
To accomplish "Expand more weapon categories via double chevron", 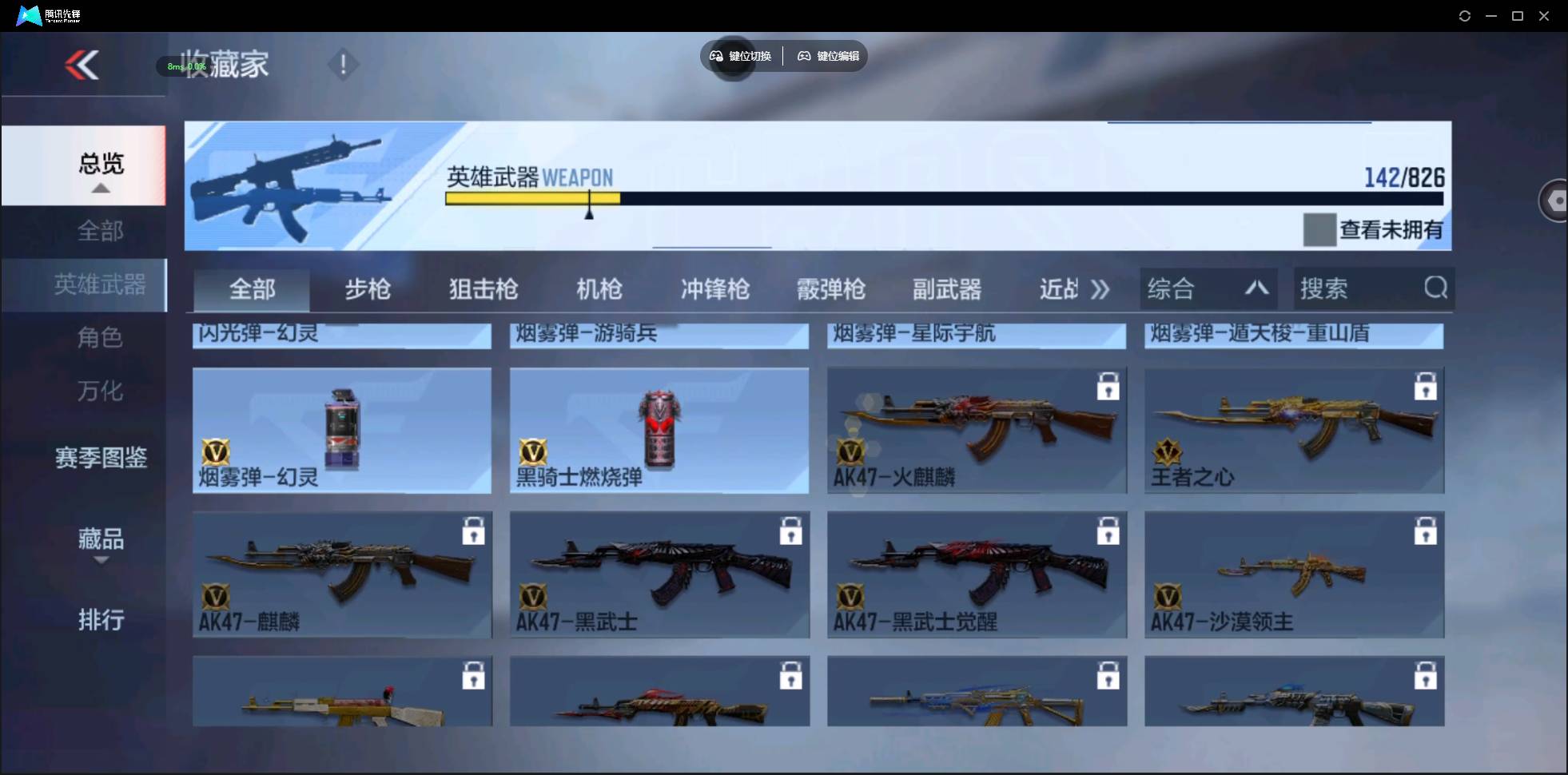I will click(x=1101, y=290).
